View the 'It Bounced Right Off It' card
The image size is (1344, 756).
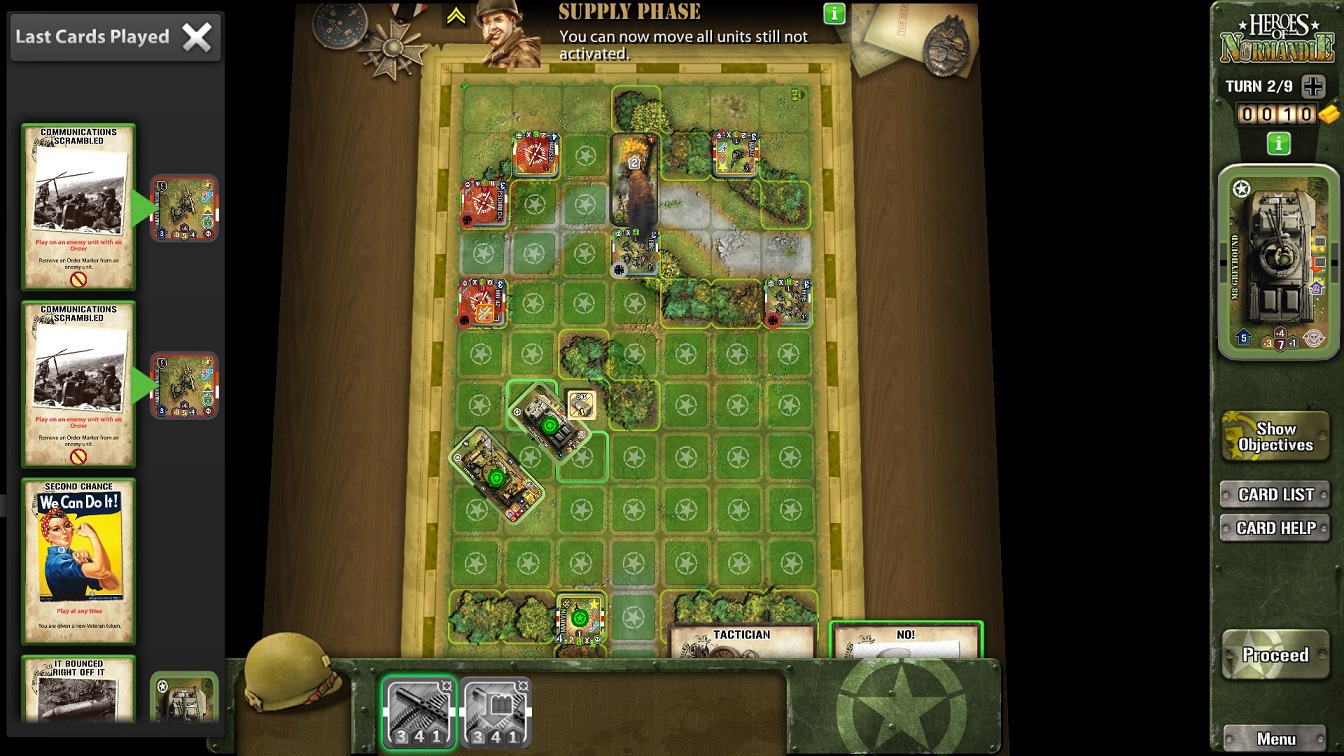coord(79,688)
